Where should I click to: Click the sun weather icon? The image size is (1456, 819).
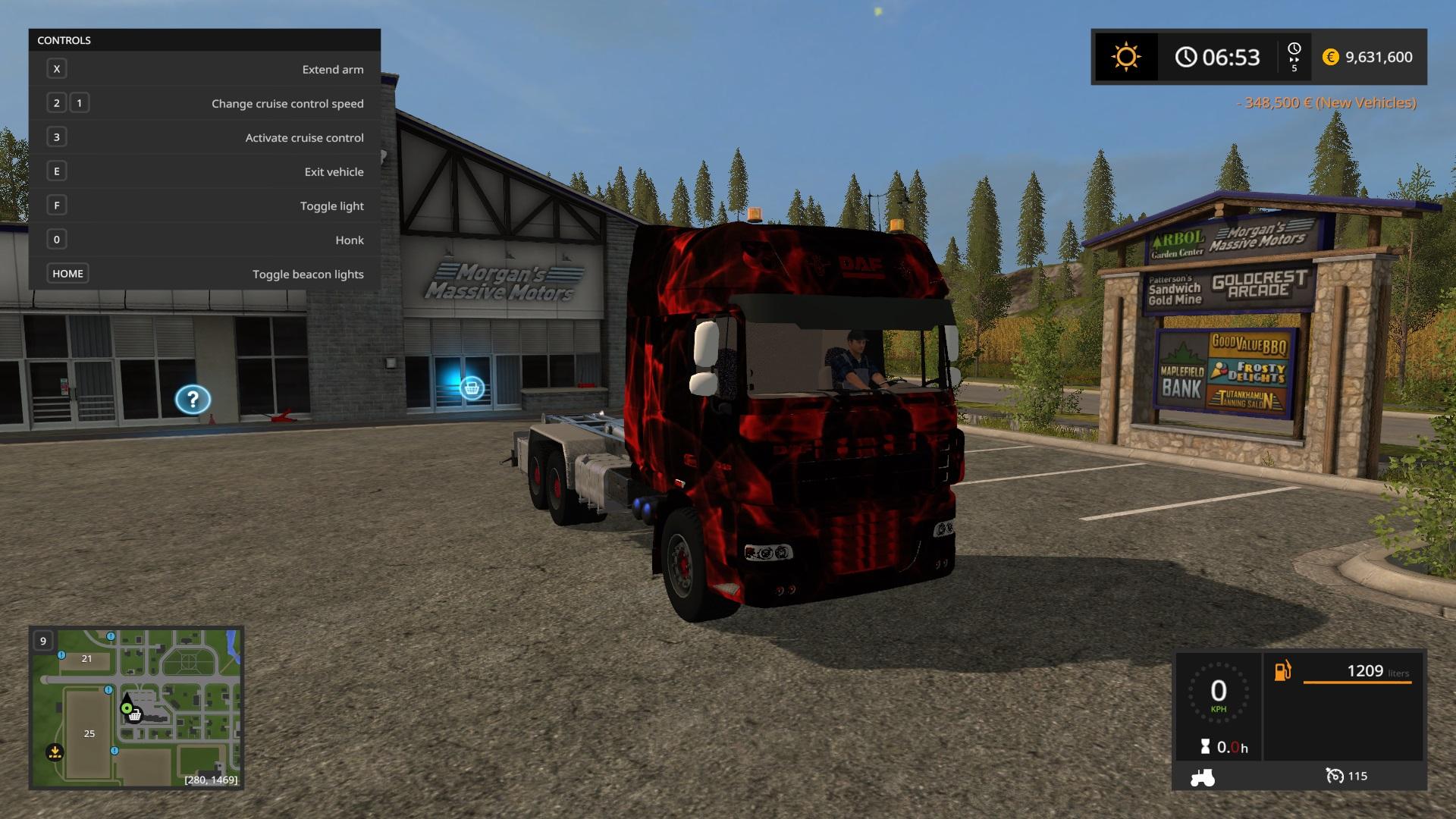(x=1125, y=57)
